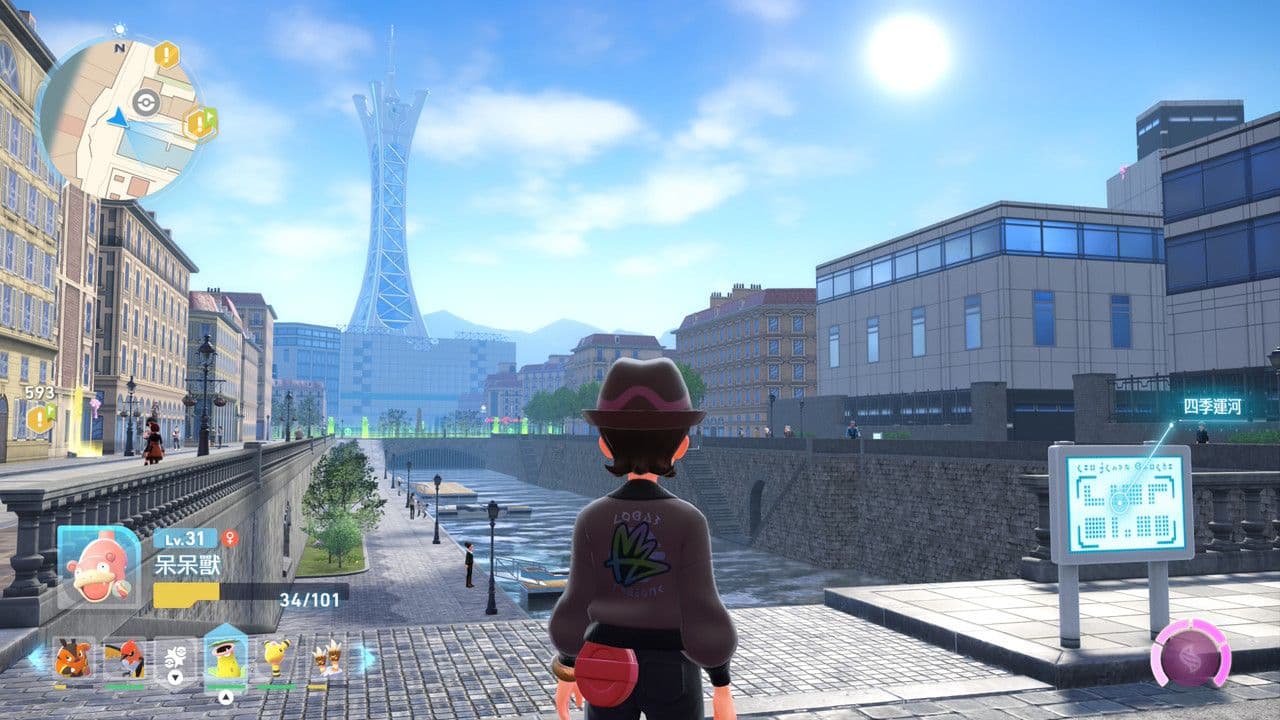Screen dimensions: 1280x720
Task: Click the right arrow of party bar
Action: pyautogui.click(x=365, y=658)
